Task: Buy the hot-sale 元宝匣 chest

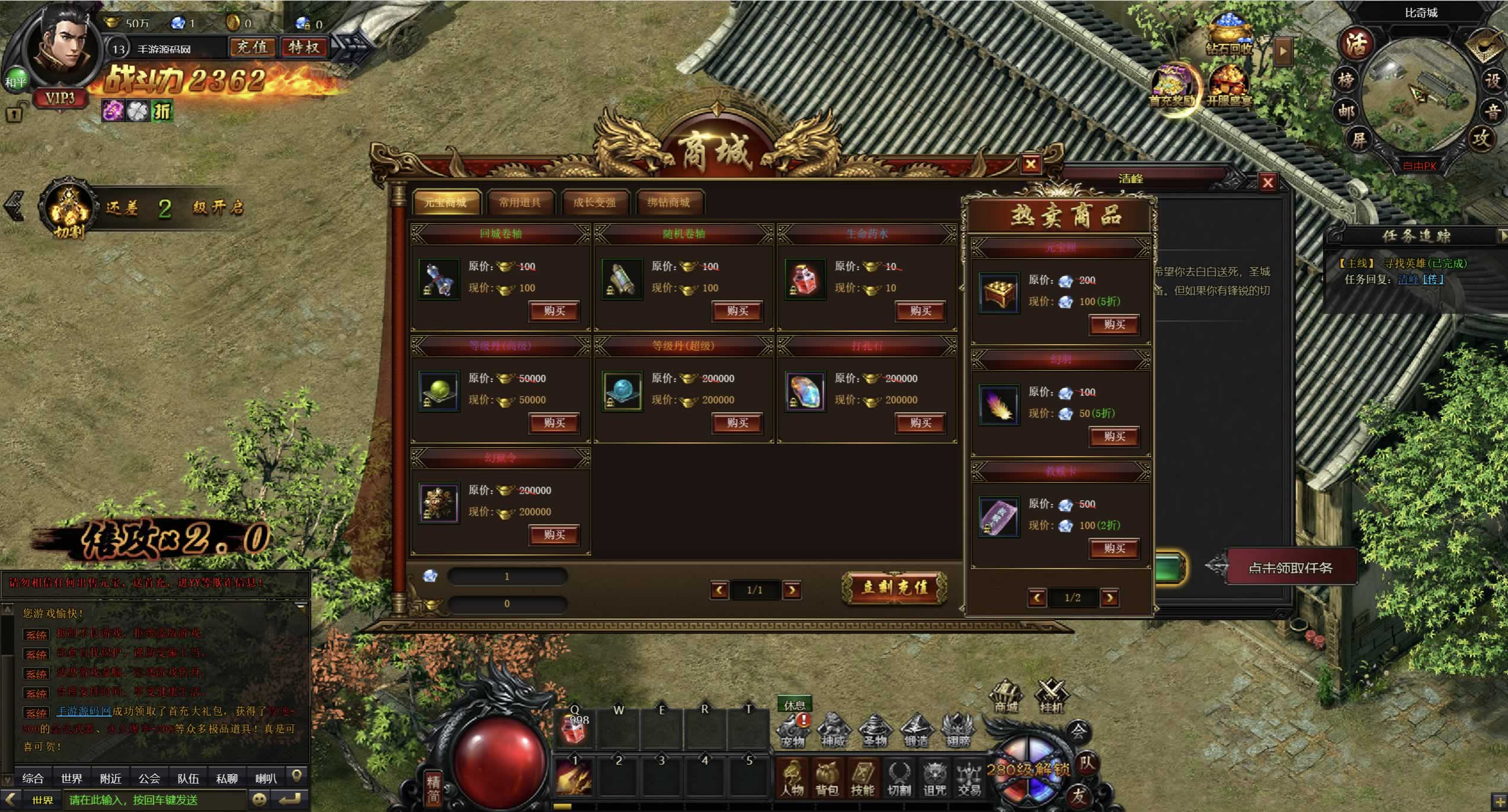Action: tap(1114, 325)
